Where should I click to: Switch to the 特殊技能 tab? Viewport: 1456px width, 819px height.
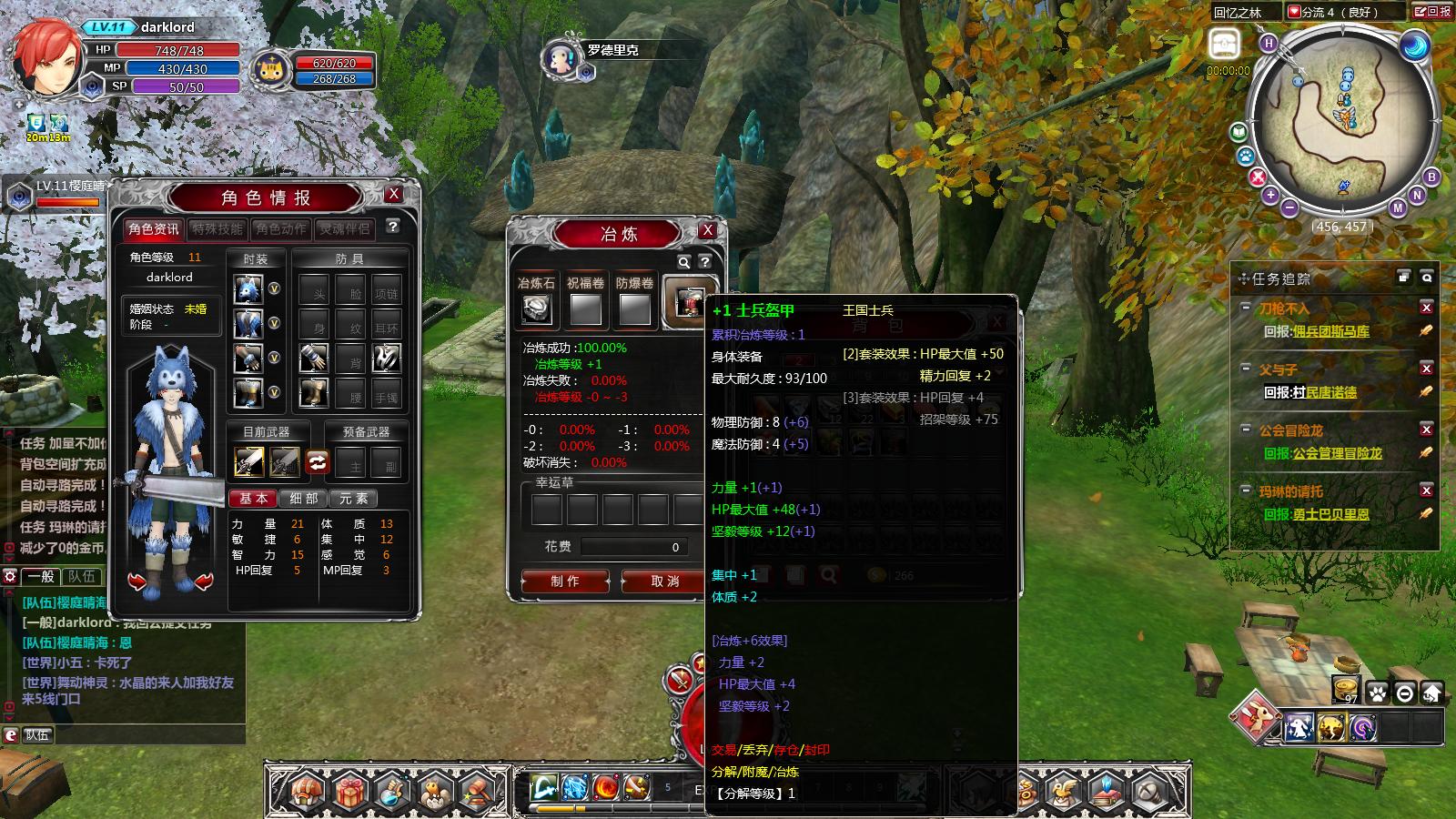(217, 229)
